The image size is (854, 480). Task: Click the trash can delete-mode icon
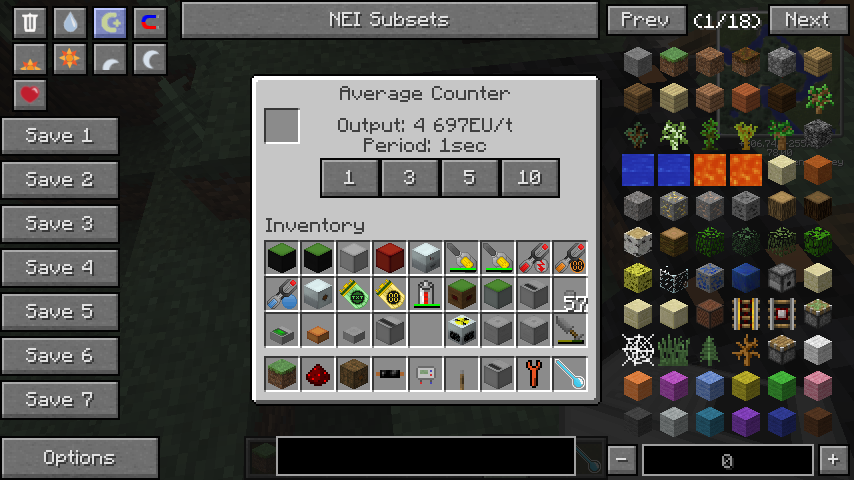[30, 22]
